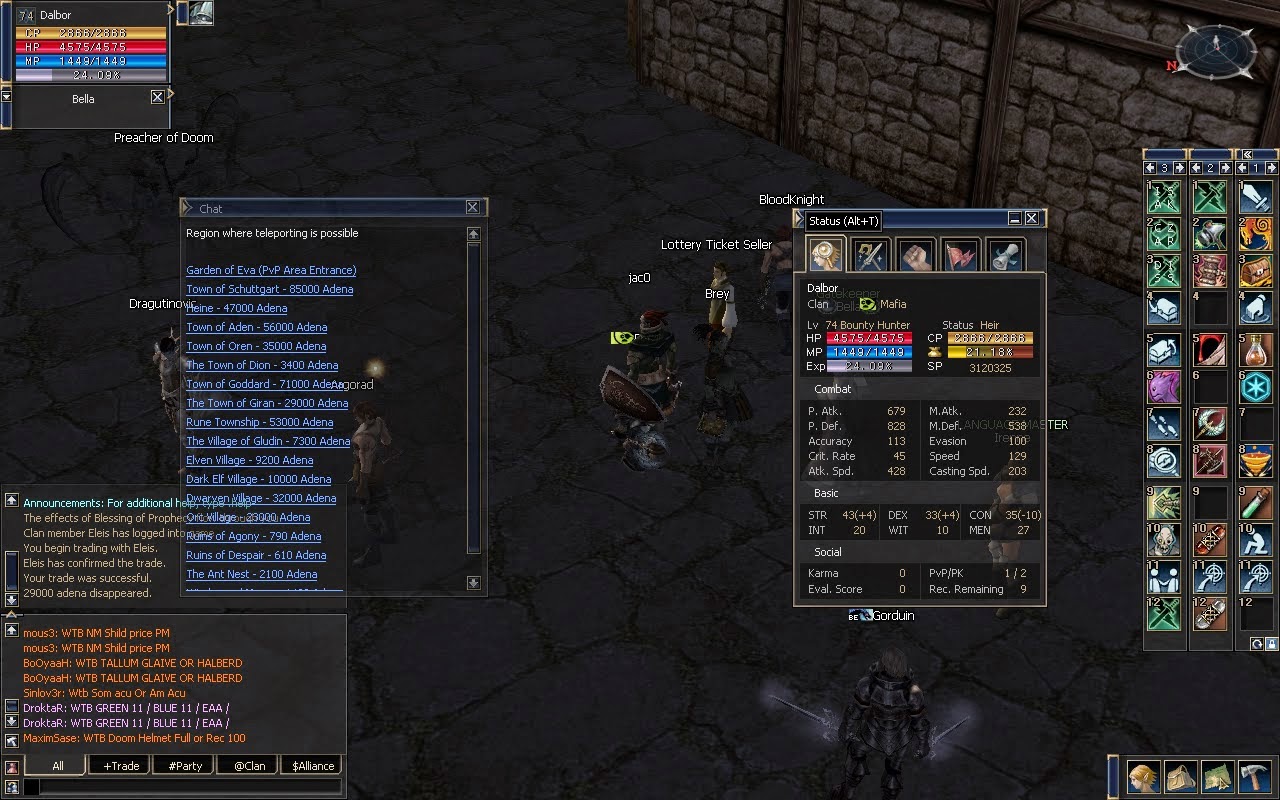Switch to the @Clan chat tab
Screen dimensions: 1280x800
pos(246,765)
